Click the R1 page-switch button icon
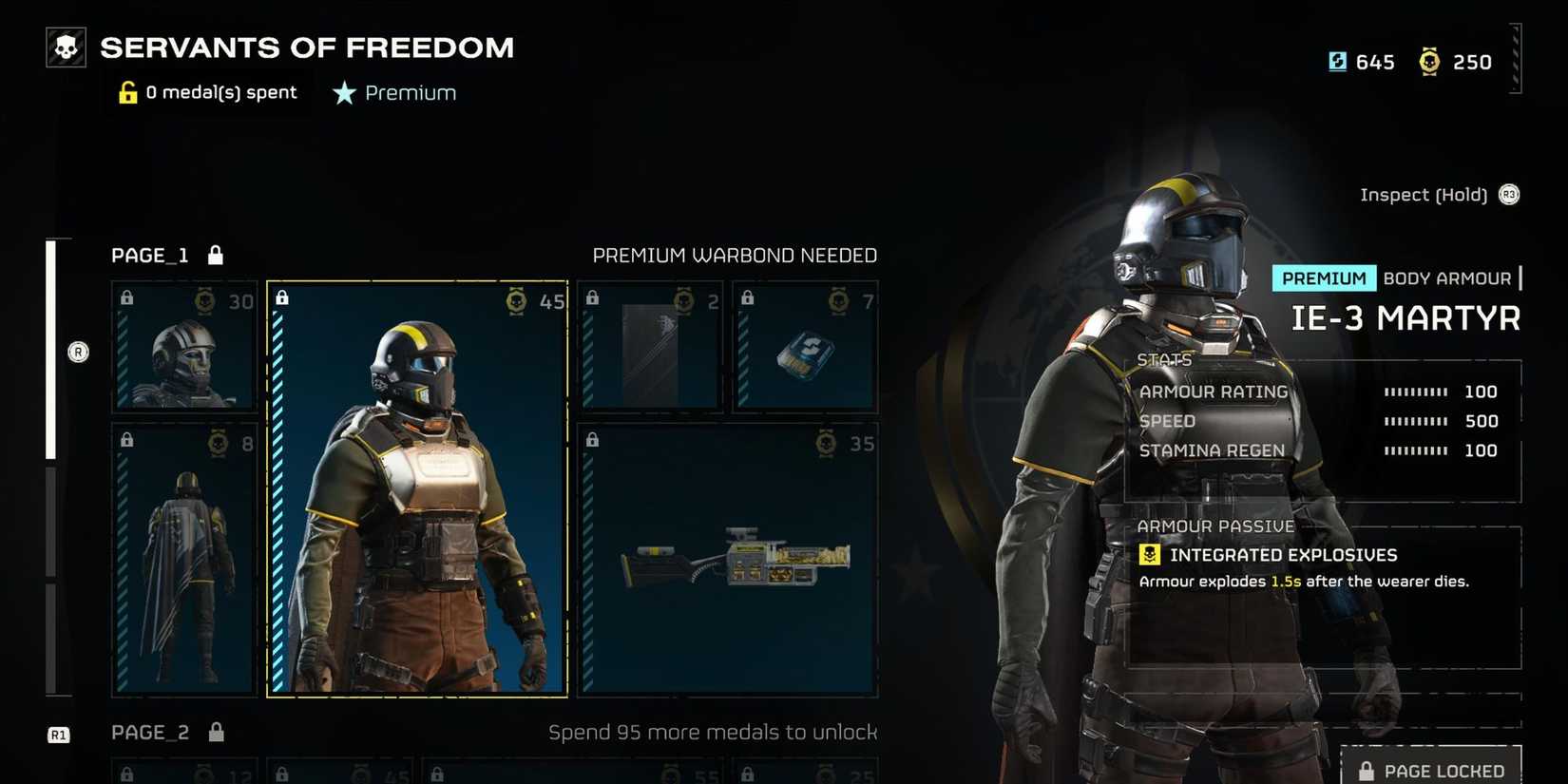Image resolution: width=1568 pixels, height=784 pixels. point(59,734)
